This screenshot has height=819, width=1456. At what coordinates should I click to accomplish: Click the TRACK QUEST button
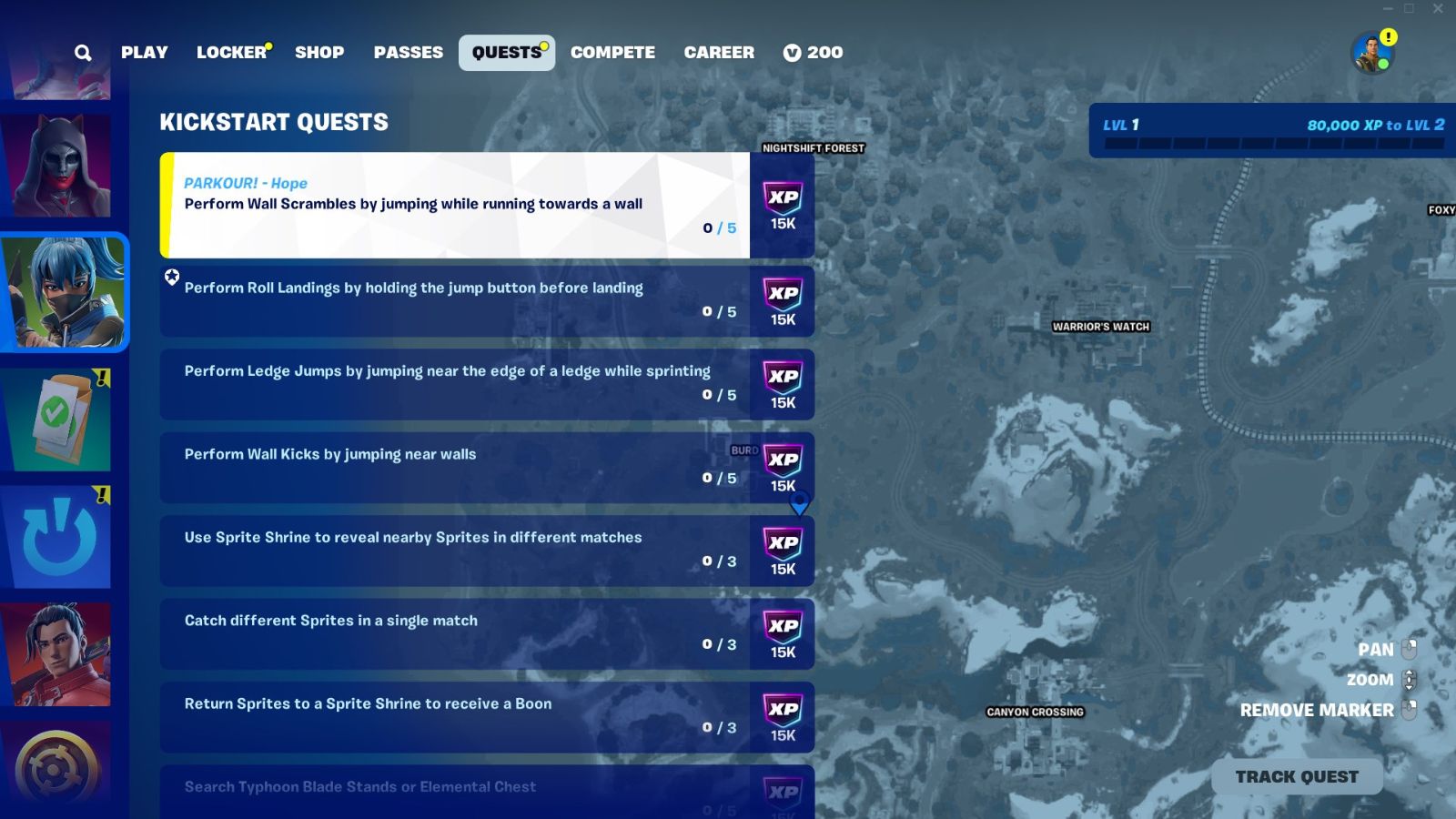[1296, 775]
